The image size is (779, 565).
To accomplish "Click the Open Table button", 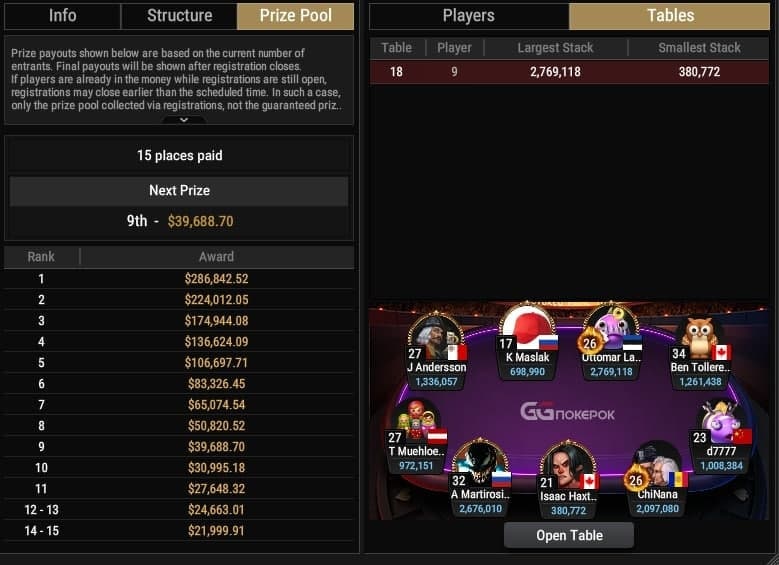I will [569, 535].
